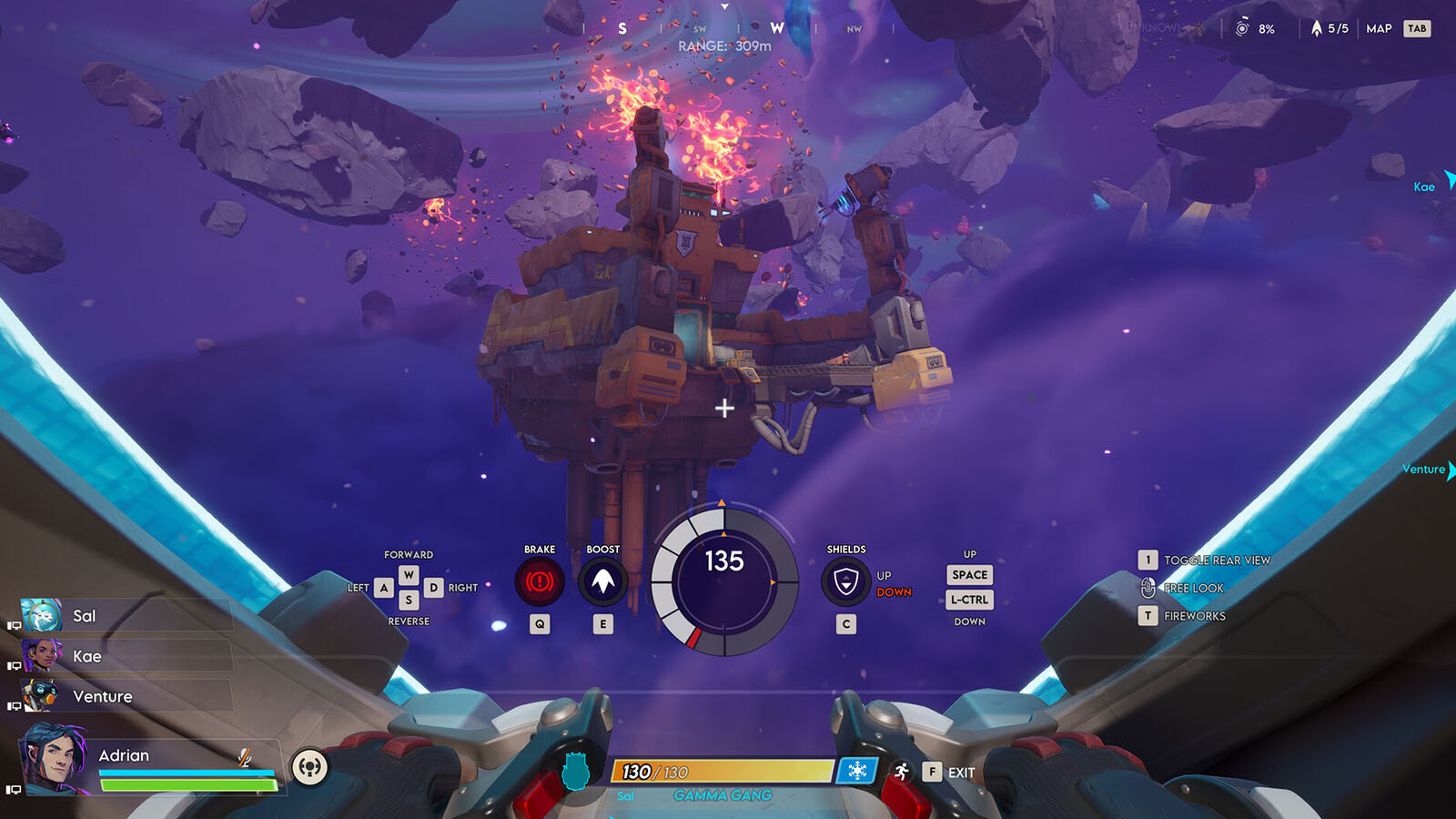The width and height of the screenshot is (1456, 819).
Task: Click the compass heading strip
Action: click(725, 28)
